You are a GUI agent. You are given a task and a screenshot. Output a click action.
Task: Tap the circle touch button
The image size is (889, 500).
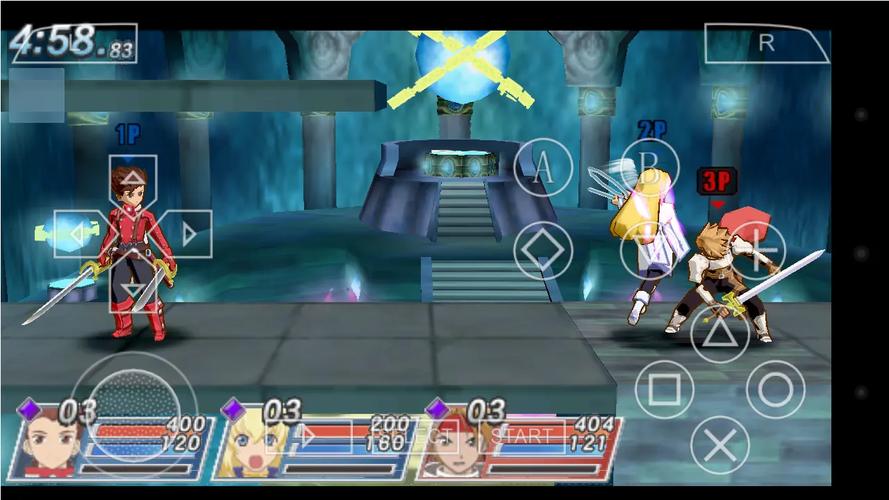click(775, 389)
